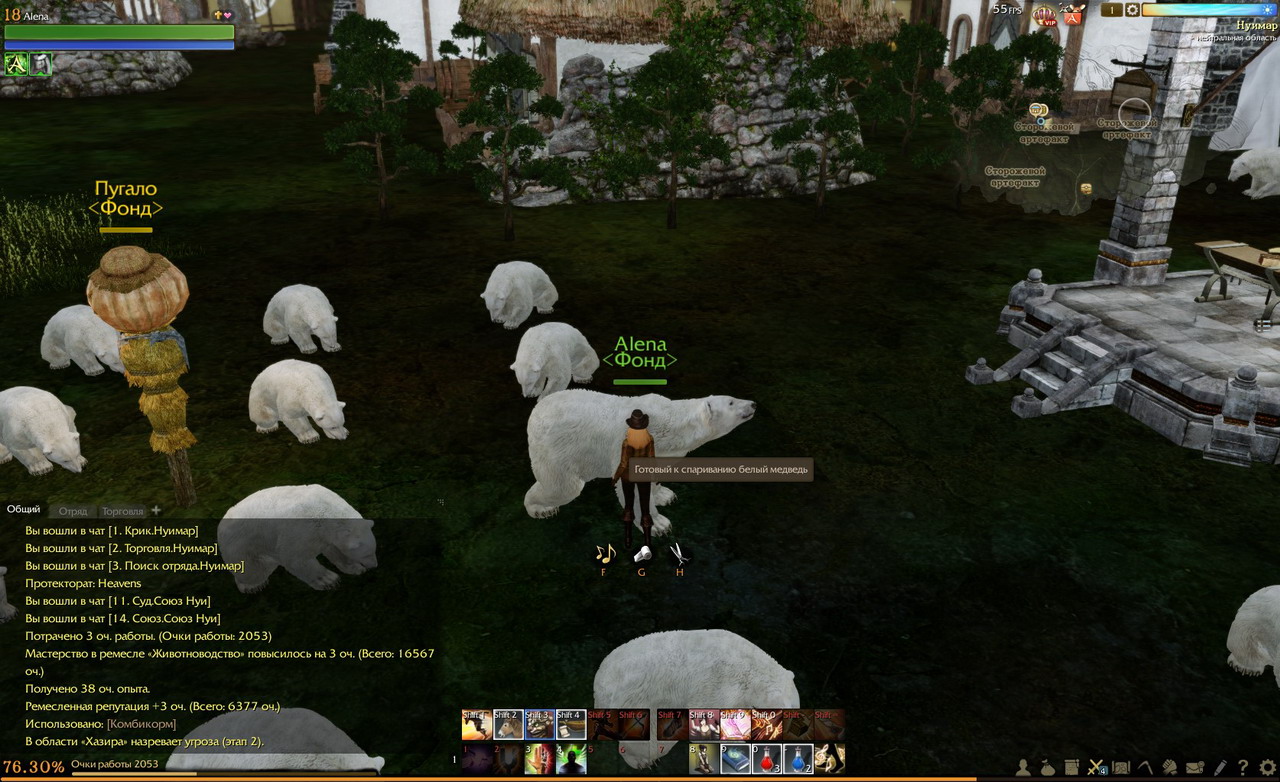The image size is (1280, 782).
Task: Switch to the Отряд chat tab
Action: pos(72,511)
